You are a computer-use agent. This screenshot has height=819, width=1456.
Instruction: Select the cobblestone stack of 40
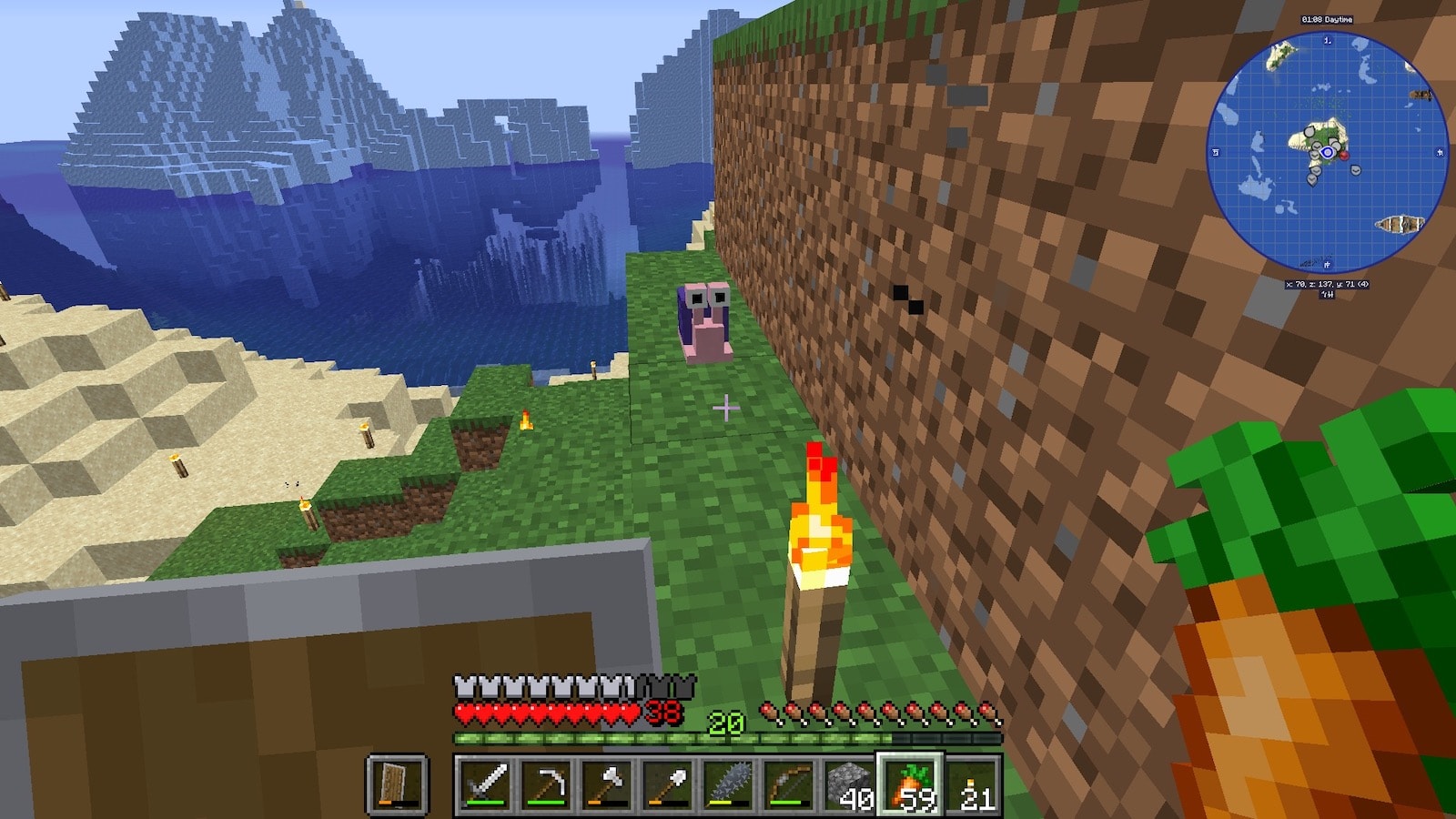850,784
